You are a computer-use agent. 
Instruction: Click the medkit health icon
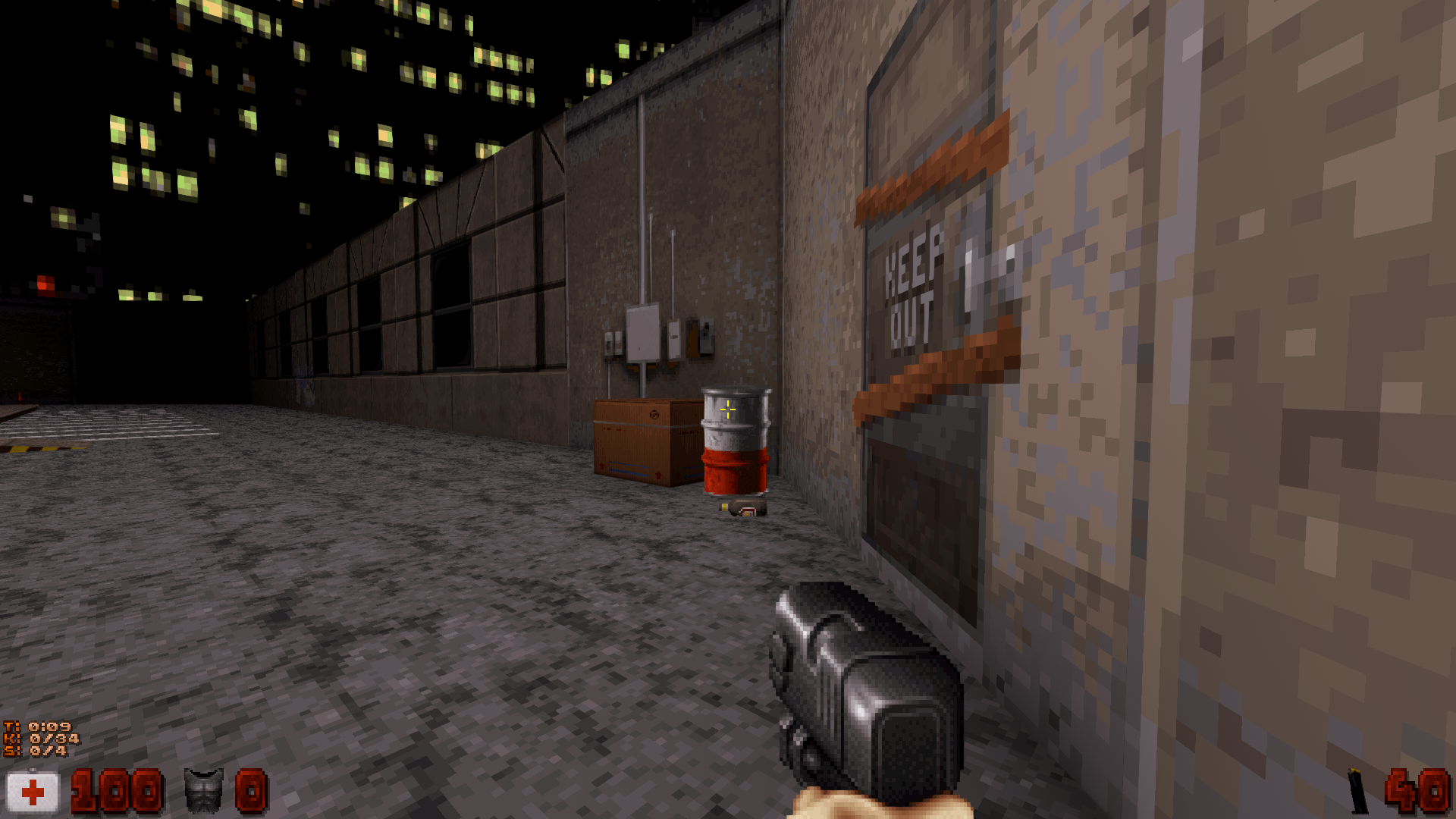[32, 791]
